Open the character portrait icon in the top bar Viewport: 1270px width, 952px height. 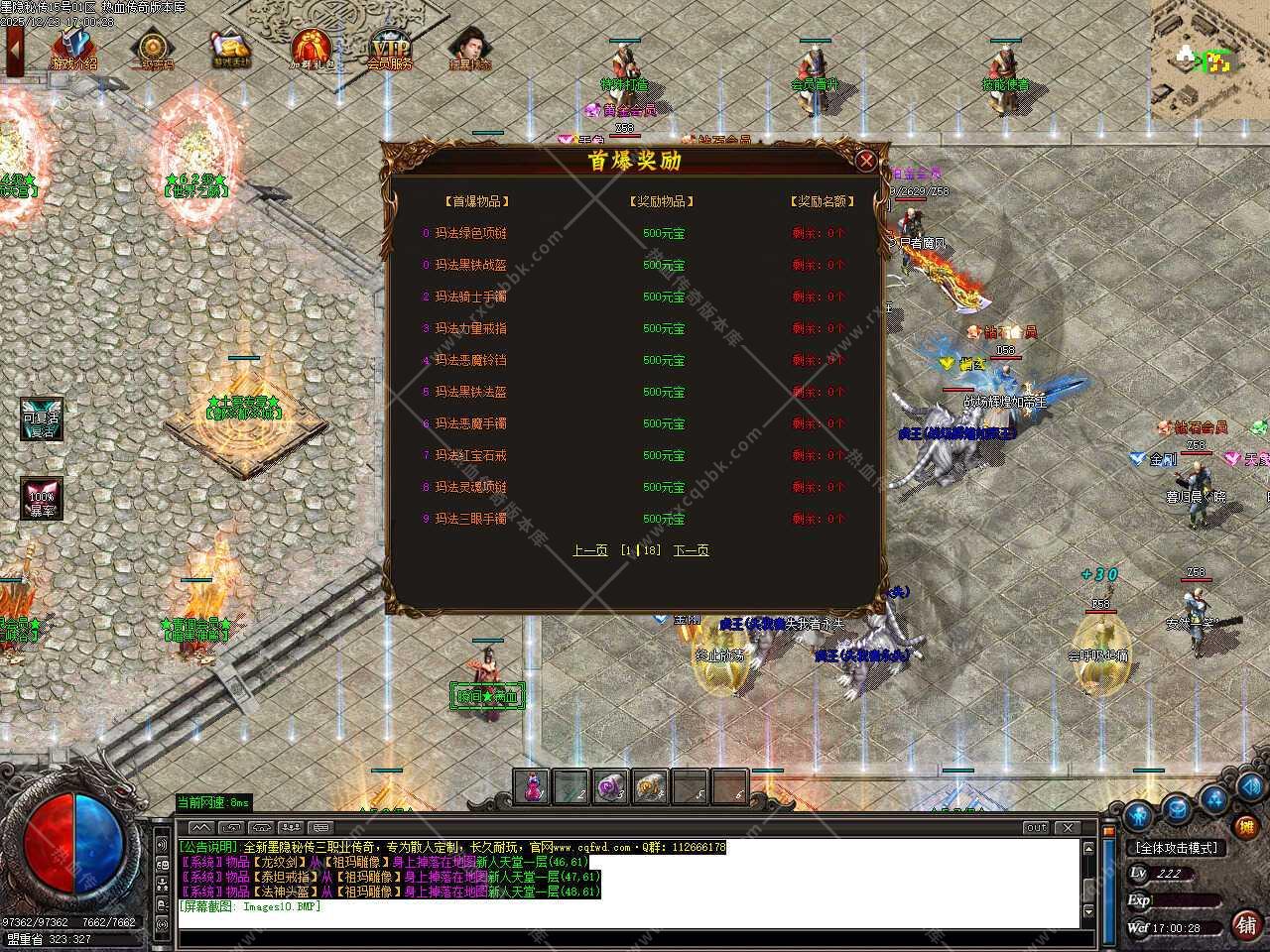coord(468,49)
